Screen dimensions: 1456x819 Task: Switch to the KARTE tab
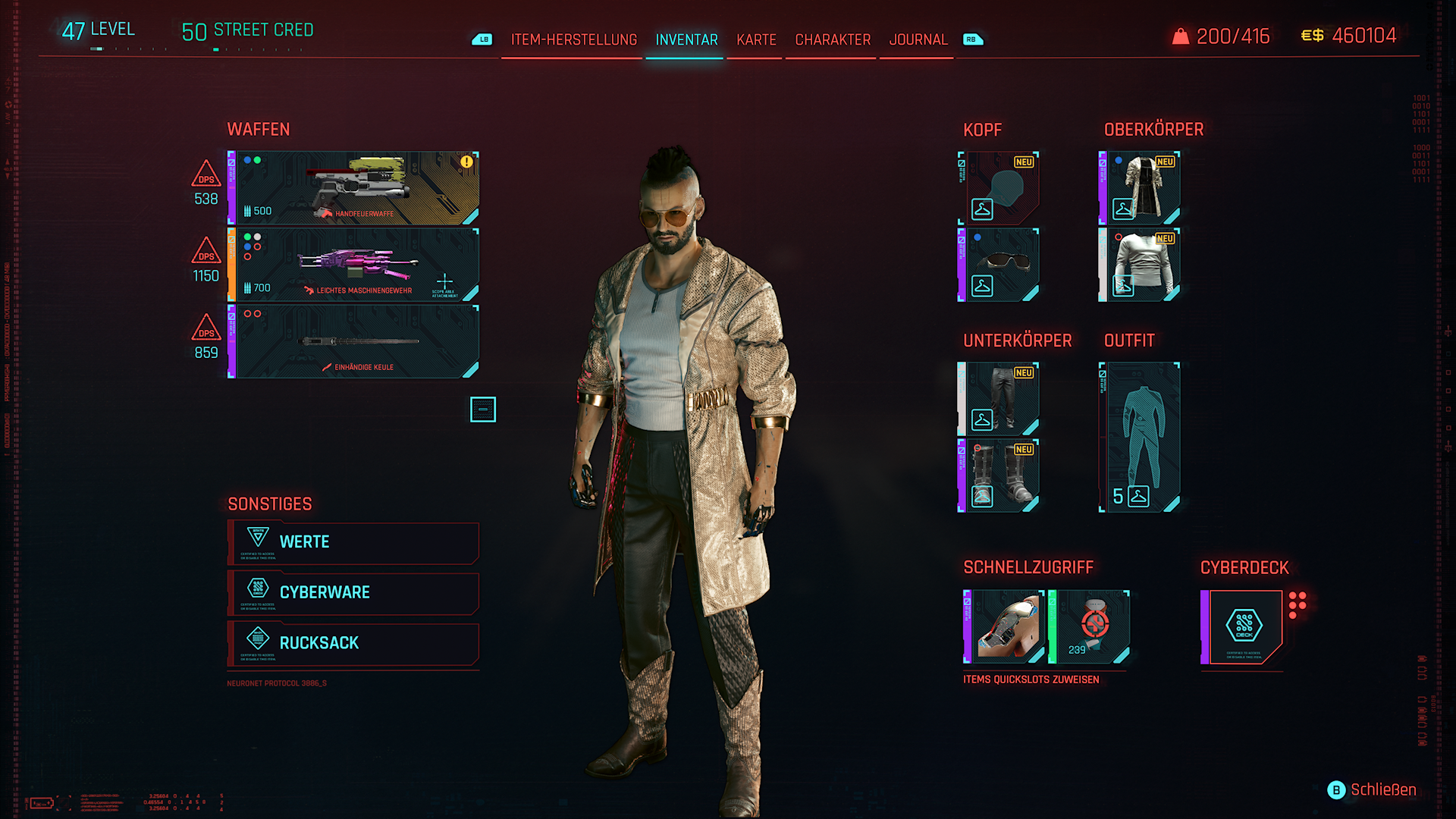coord(755,40)
